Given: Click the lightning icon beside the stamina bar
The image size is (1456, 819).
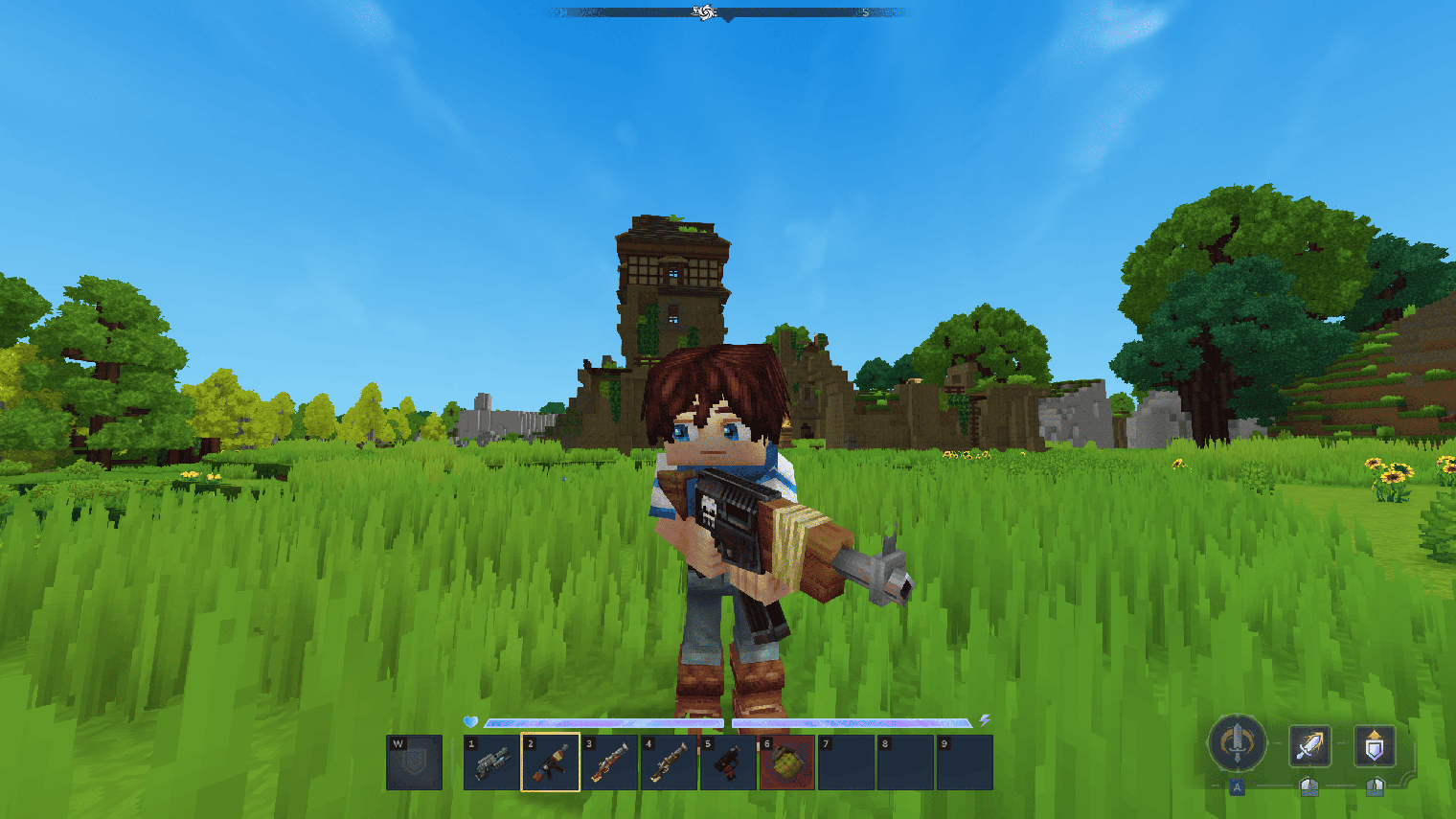Looking at the screenshot, I should coord(985,721).
